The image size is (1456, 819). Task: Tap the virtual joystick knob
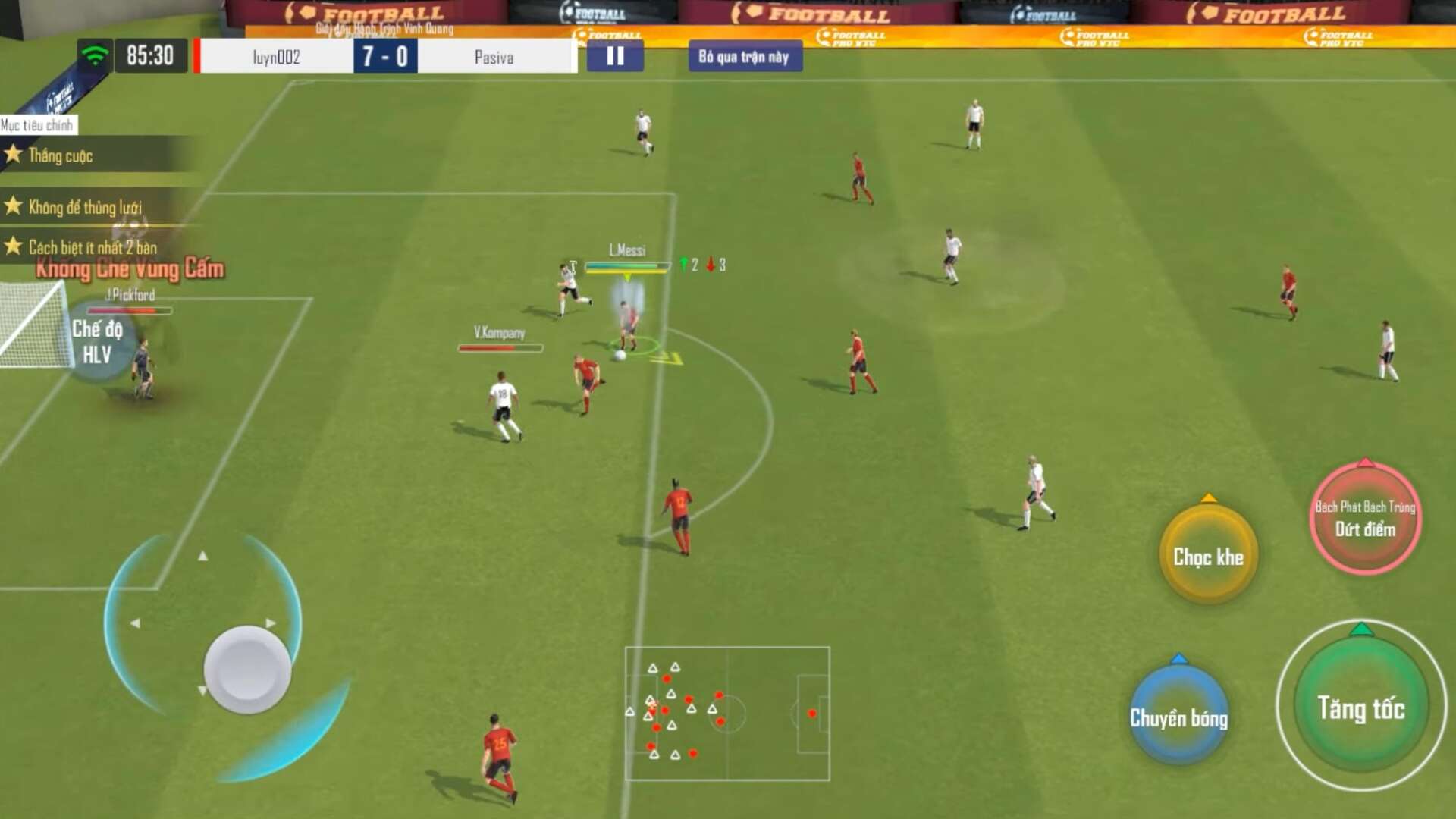[x=247, y=669]
